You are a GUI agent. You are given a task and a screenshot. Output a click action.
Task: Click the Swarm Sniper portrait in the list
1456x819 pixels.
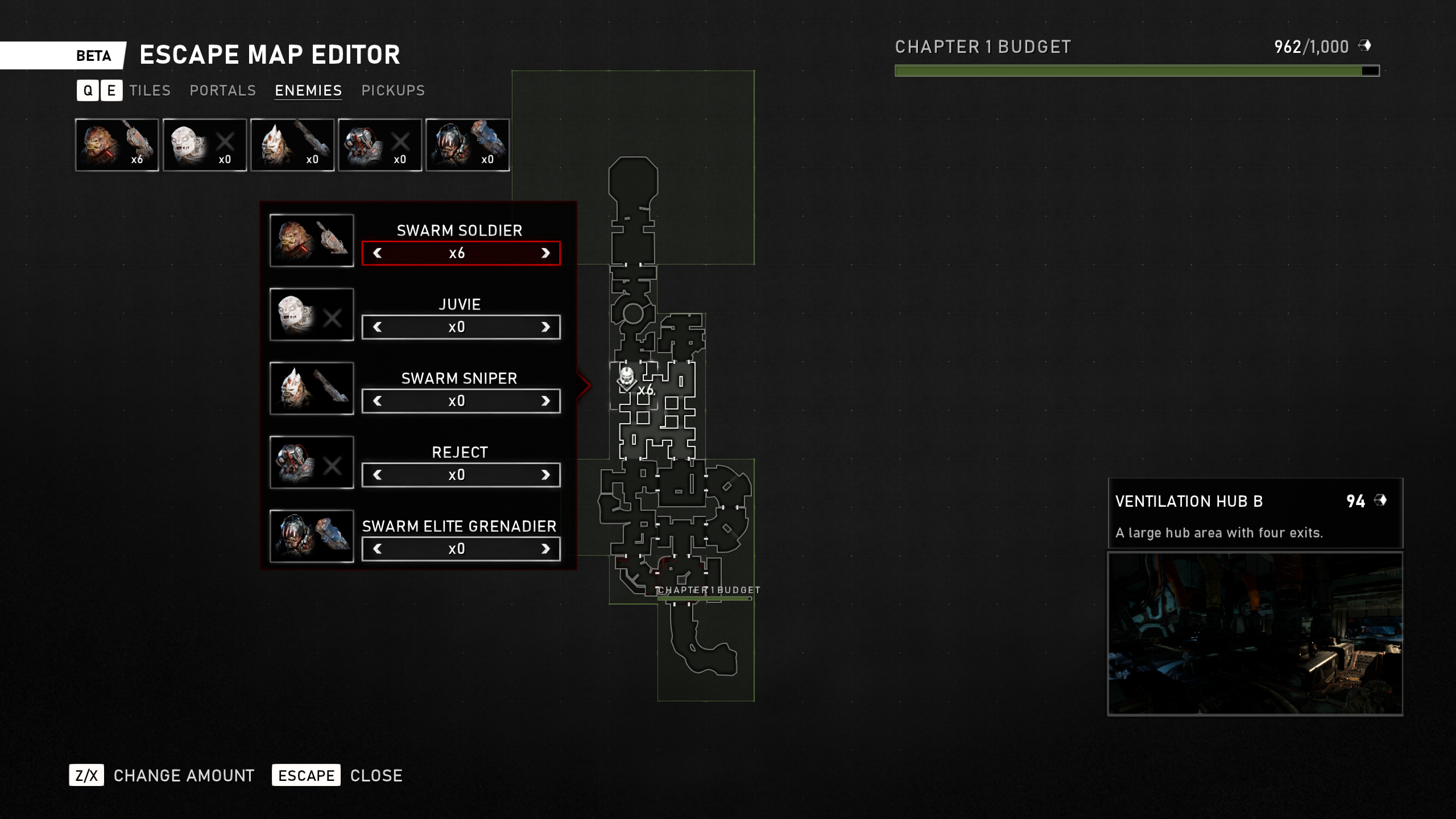click(312, 388)
